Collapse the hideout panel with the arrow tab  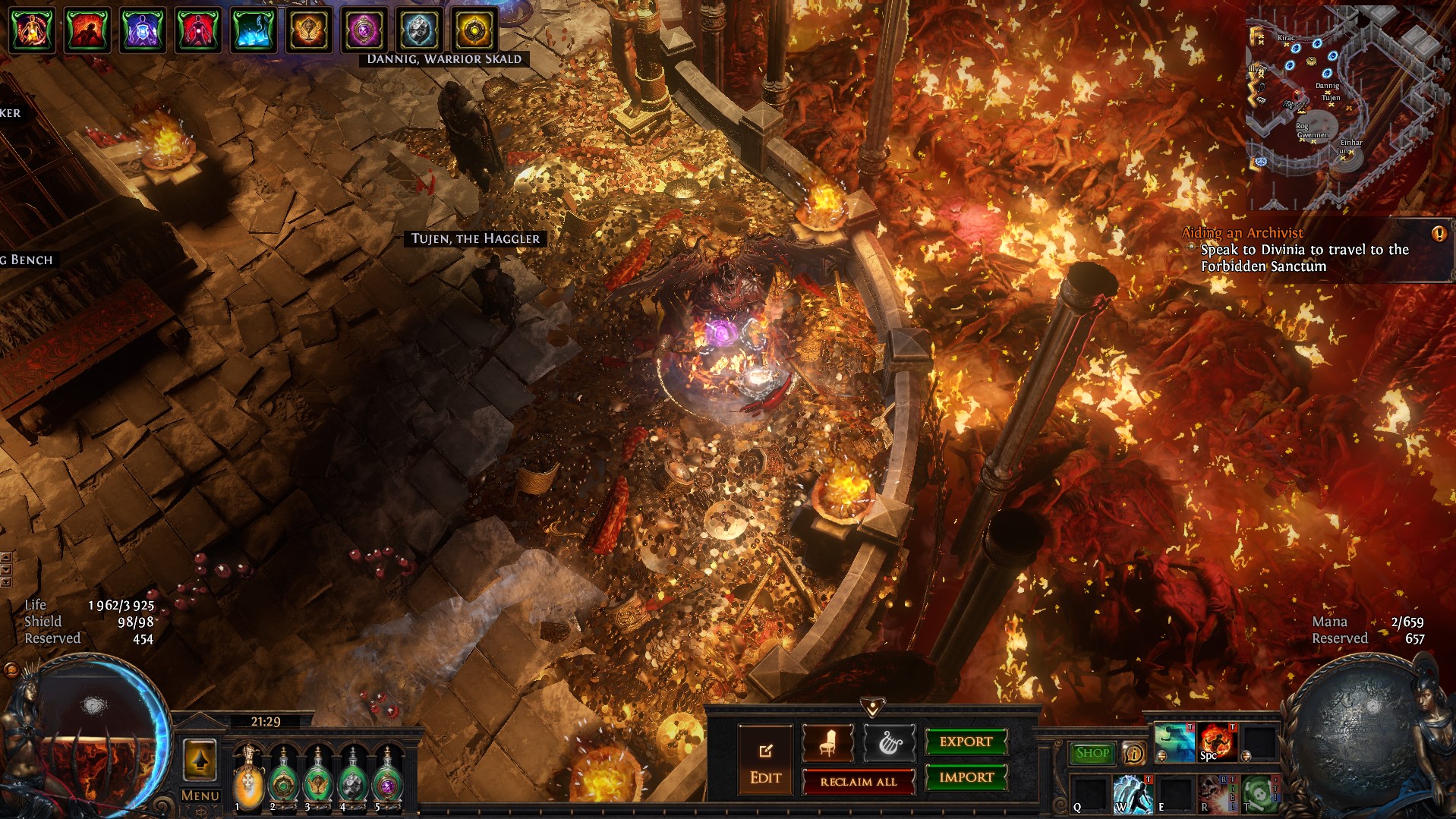tap(873, 707)
